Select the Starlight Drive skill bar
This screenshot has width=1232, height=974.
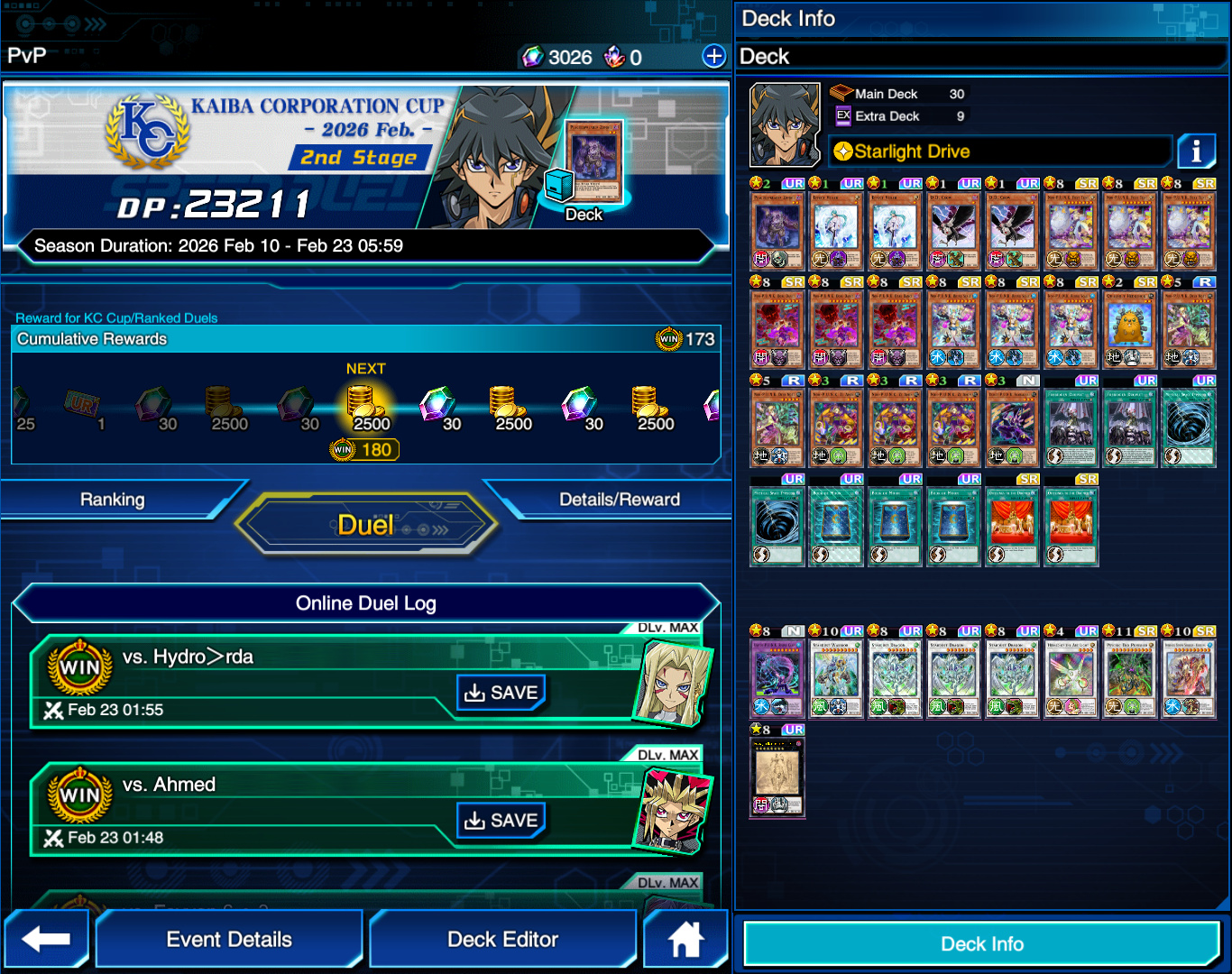coord(999,152)
